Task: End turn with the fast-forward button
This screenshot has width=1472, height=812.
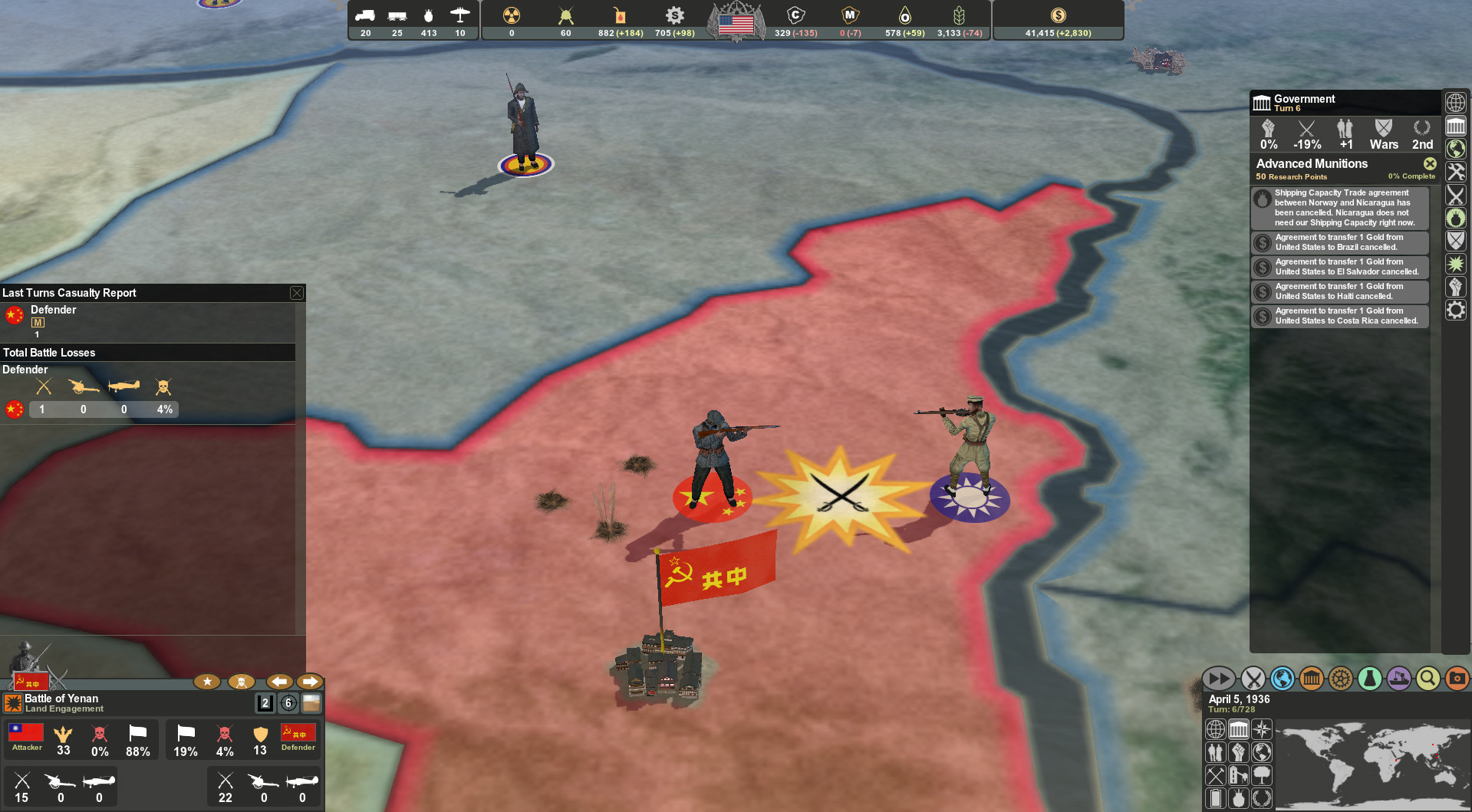Action: click(1217, 679)
